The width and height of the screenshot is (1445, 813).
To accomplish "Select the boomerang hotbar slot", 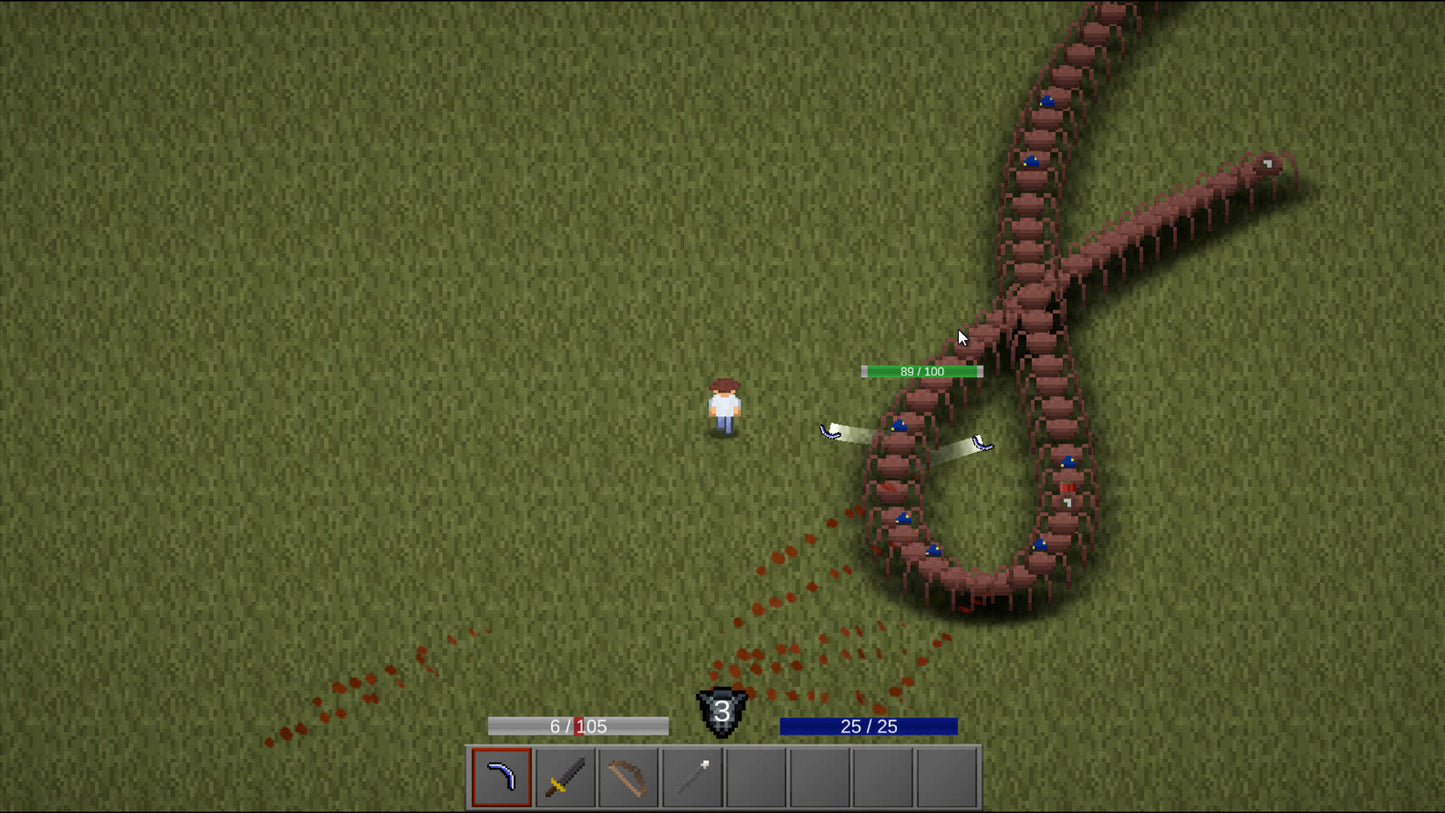I will (501, 777).
